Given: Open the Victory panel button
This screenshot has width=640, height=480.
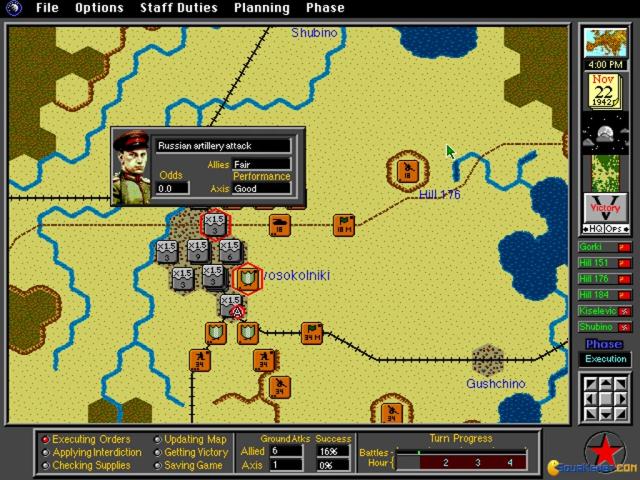Looking at the screenshot, I should (604, 208).
